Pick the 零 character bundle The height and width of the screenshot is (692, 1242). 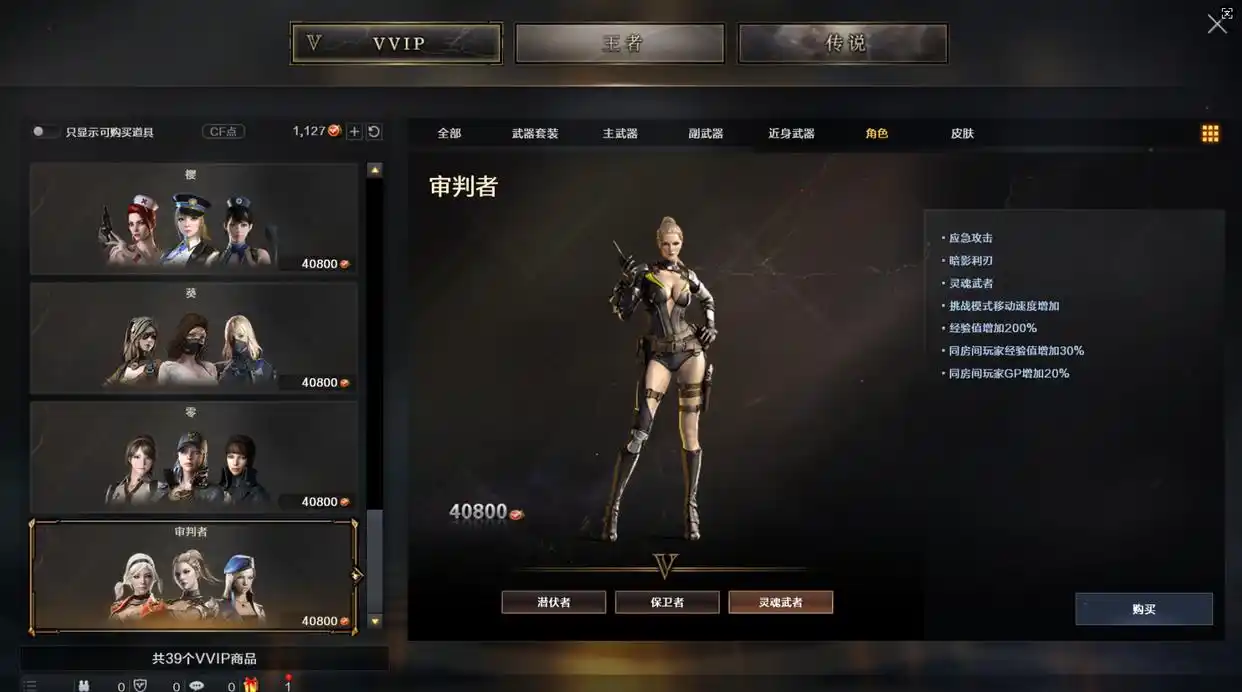coord(193,457)
